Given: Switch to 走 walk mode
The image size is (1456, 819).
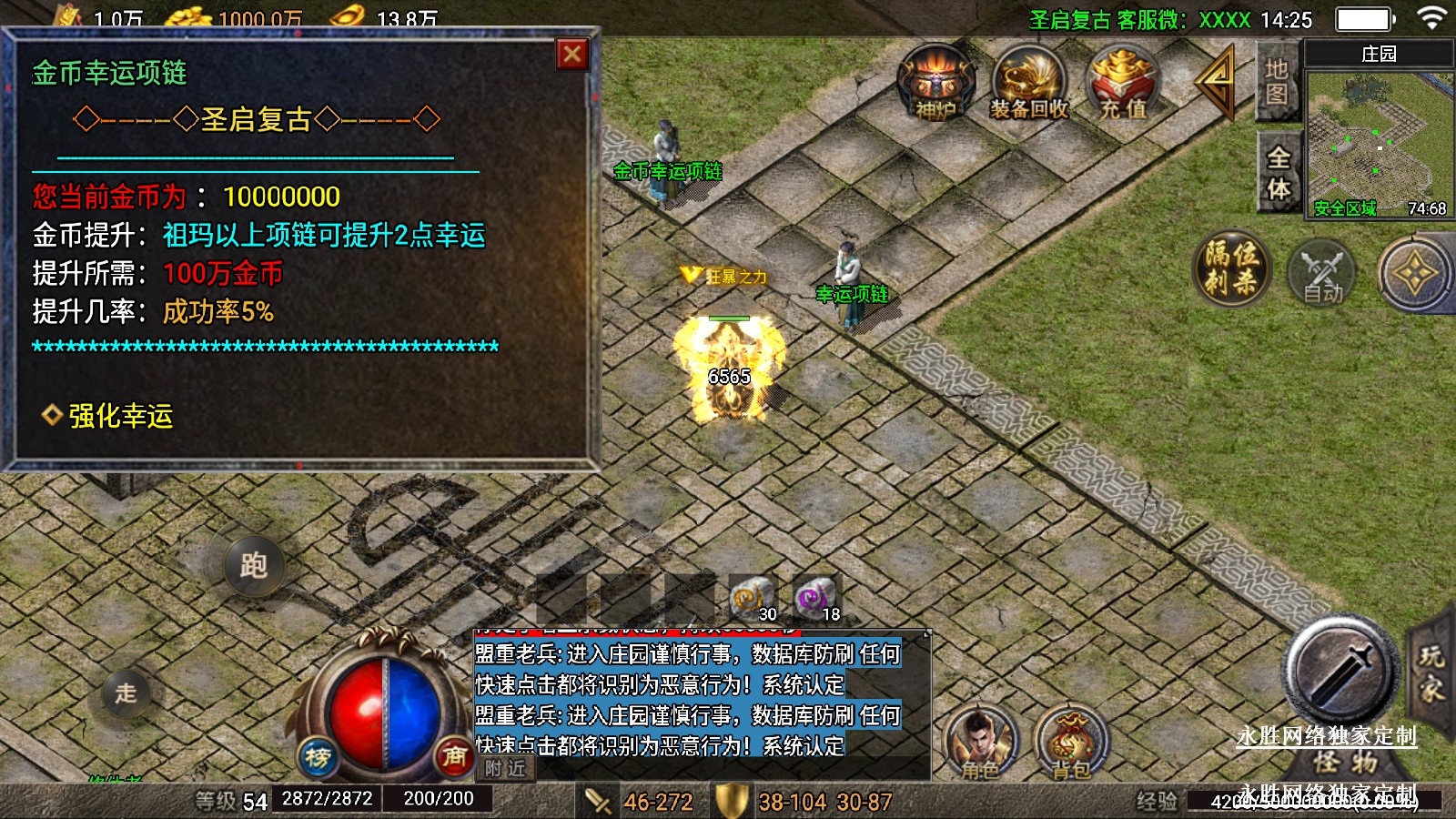Looking at the screenshot, I should point(126,693).
